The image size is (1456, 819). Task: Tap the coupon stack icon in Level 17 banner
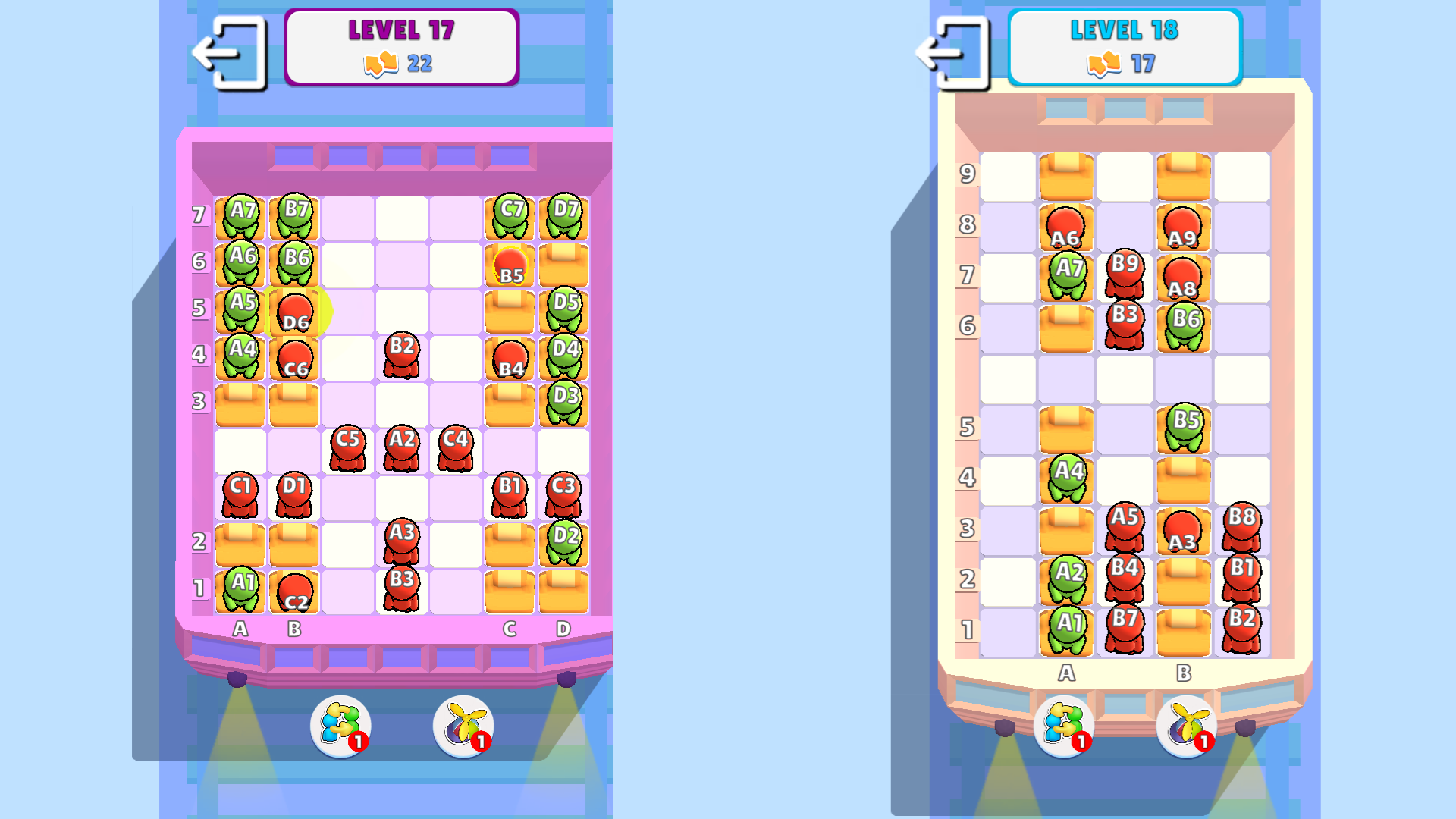(381, 64)
